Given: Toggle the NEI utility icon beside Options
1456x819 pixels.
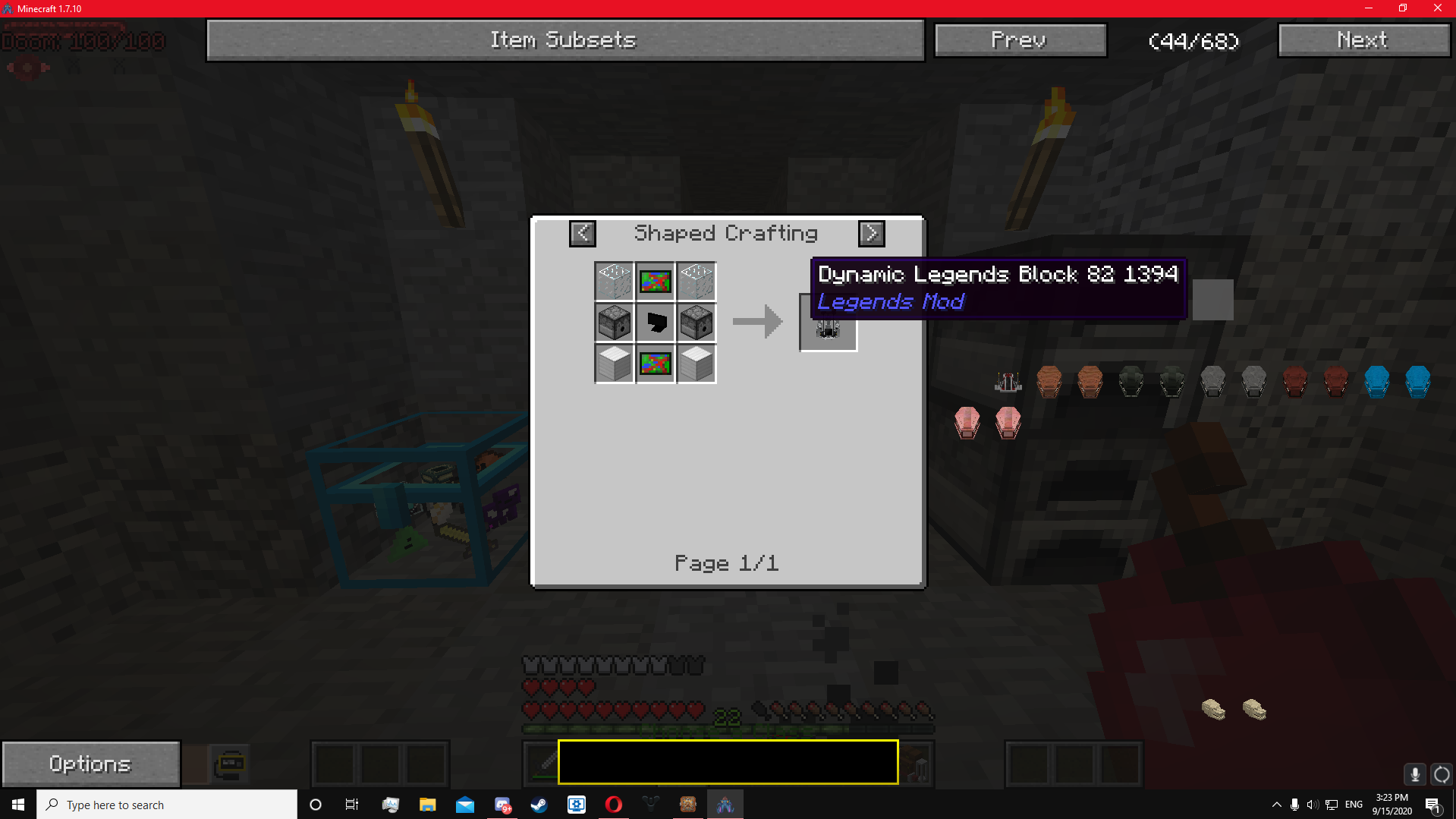Looking at the screenshot, I should 229,763.
